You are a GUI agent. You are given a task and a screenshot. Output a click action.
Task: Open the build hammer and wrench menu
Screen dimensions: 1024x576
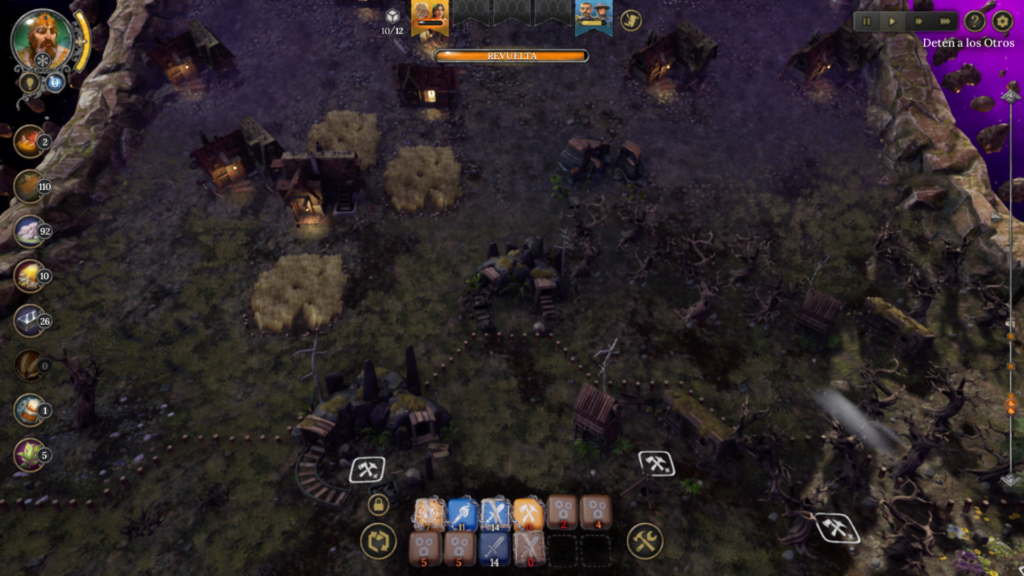[x=645, y=542]
